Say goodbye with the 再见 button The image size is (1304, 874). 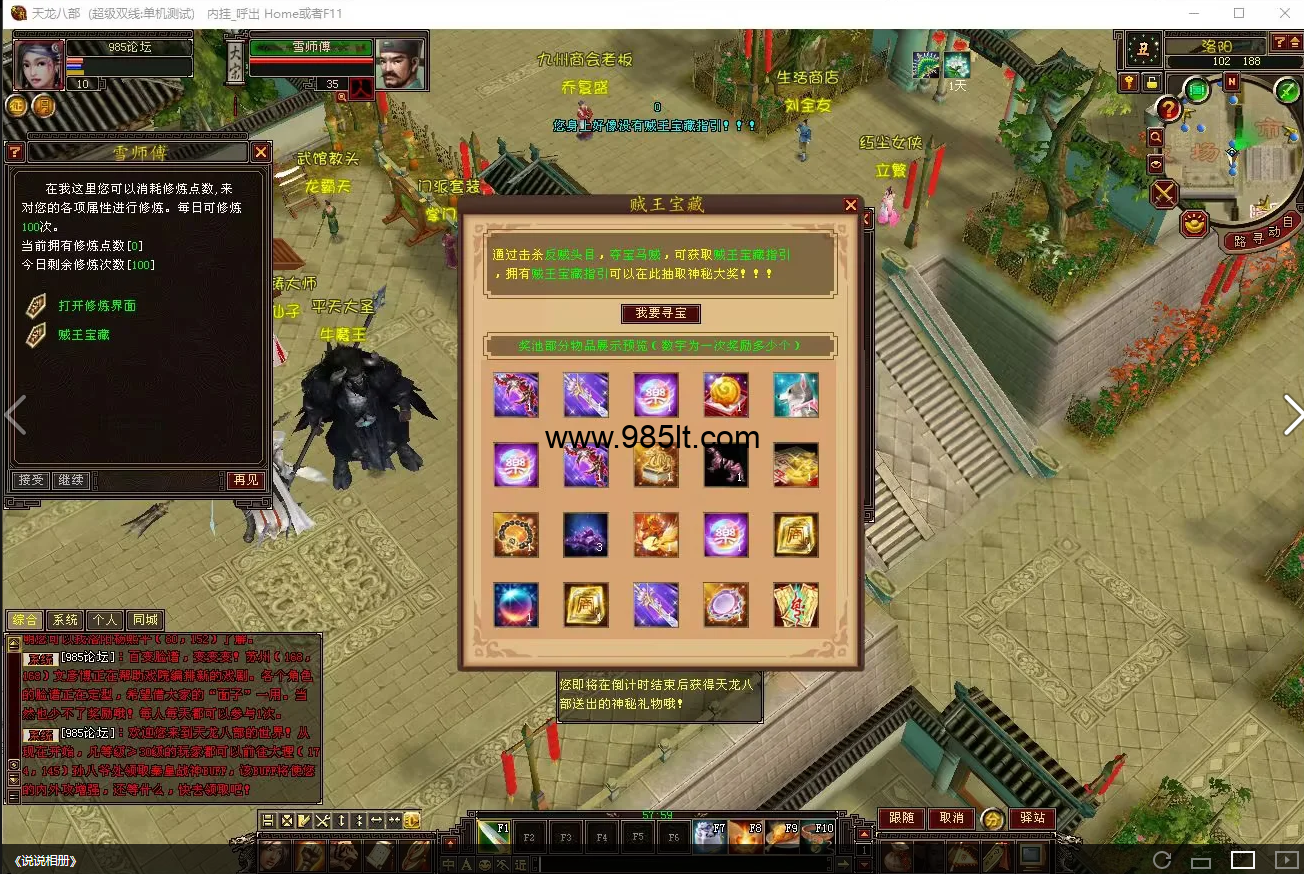(246, 480)
